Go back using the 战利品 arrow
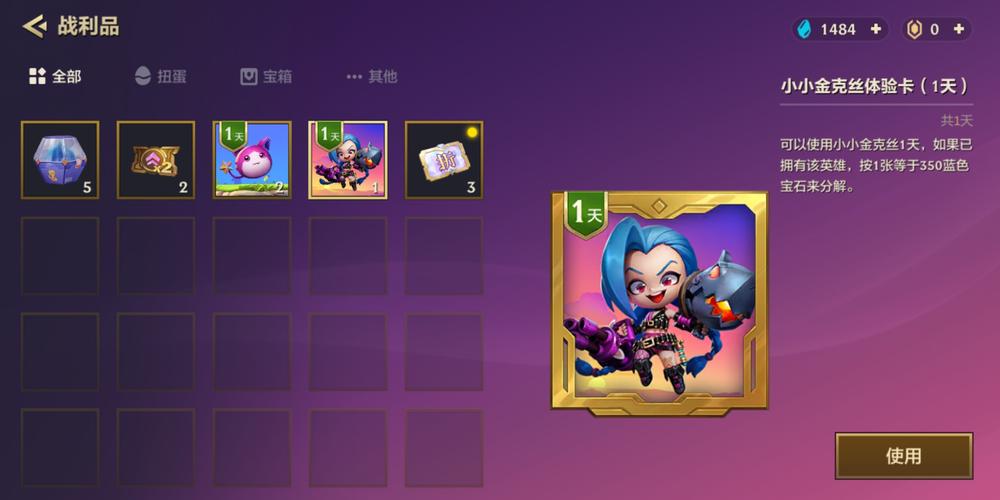Viewport: 1000px width, 500px height. point(35,26)
